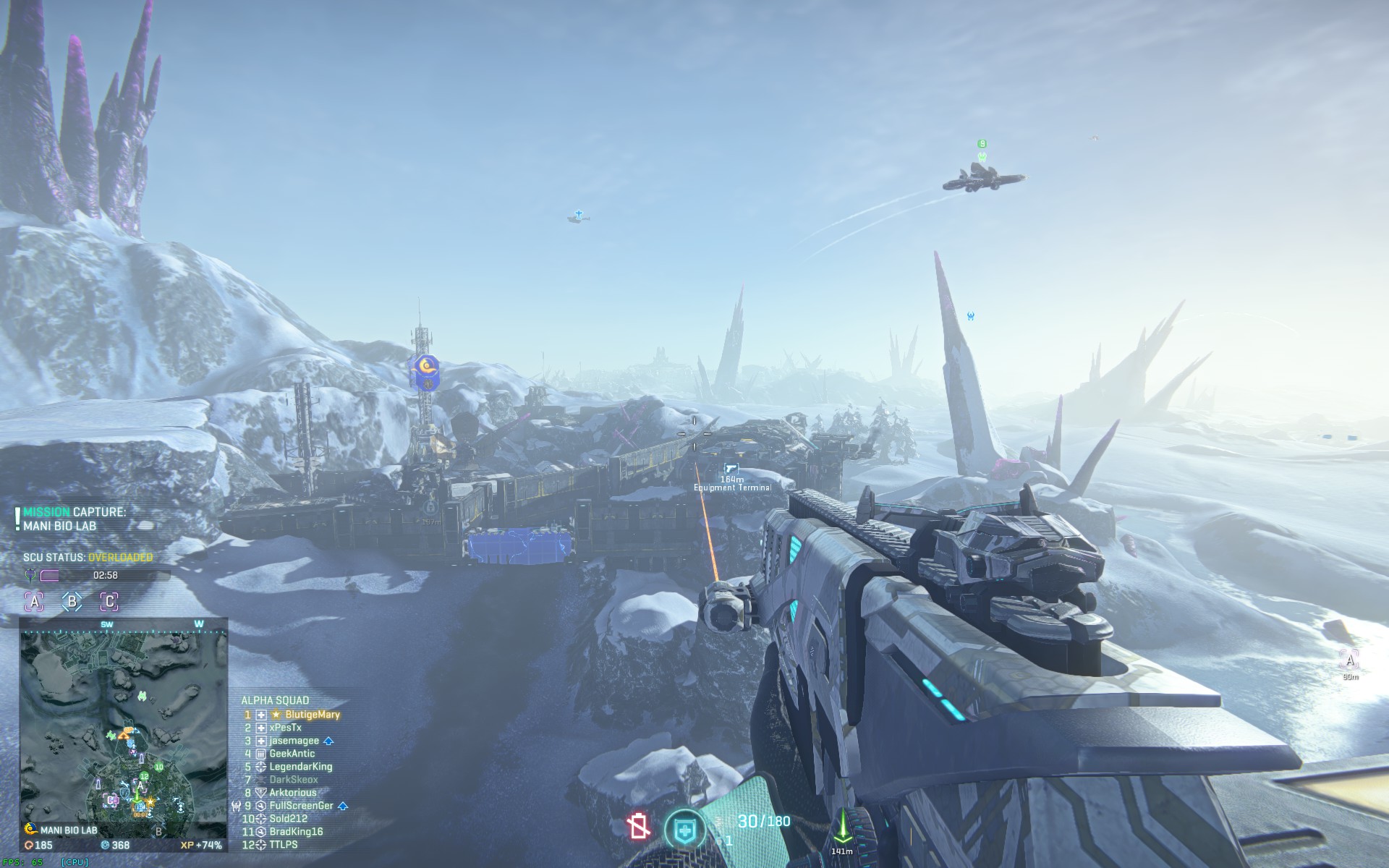
Task: Select capture point C indicator
Action: pyautogui.click(x=109, y=601)
